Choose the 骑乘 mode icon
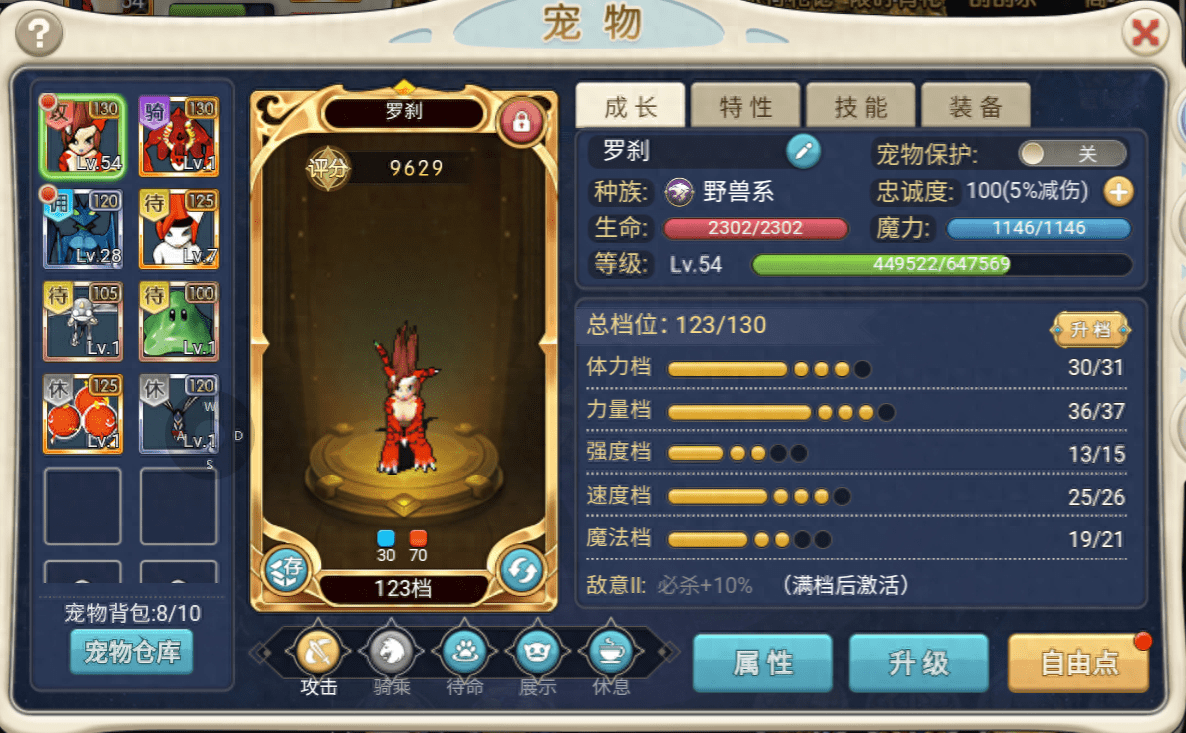 tap(392, 653)
